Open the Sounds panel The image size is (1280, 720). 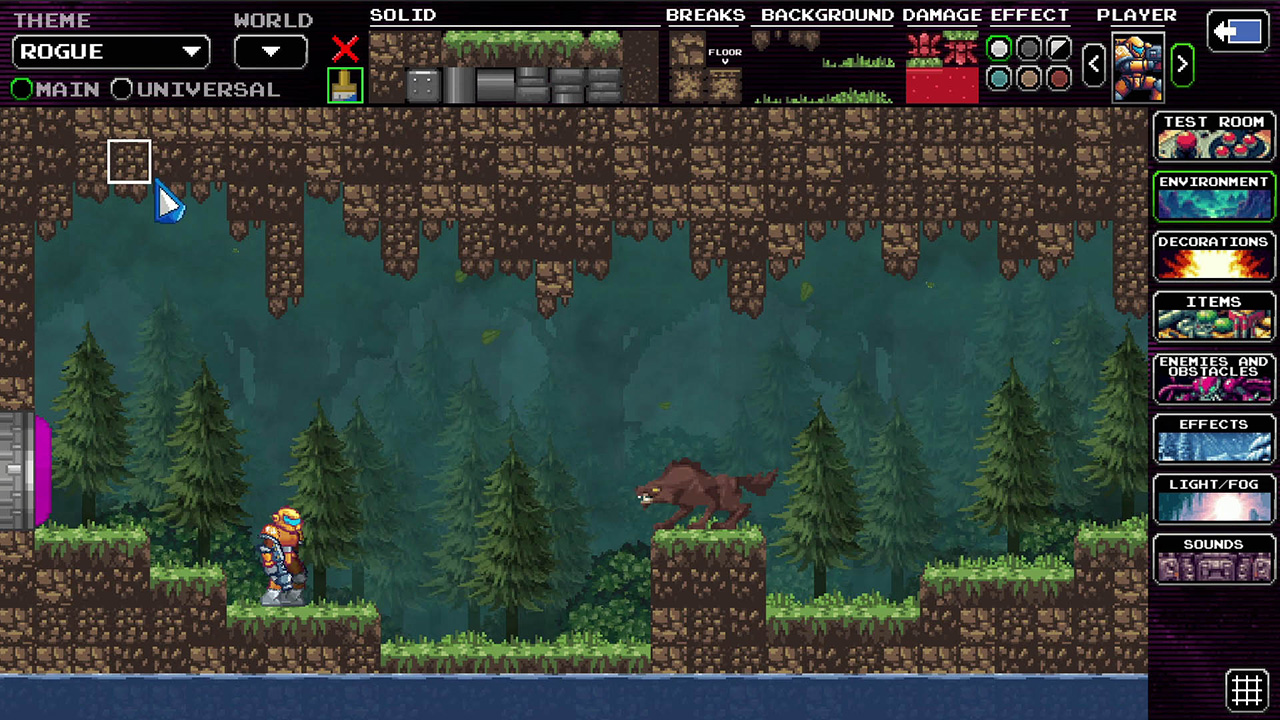pyautogui.click(x=1213, y=558)
